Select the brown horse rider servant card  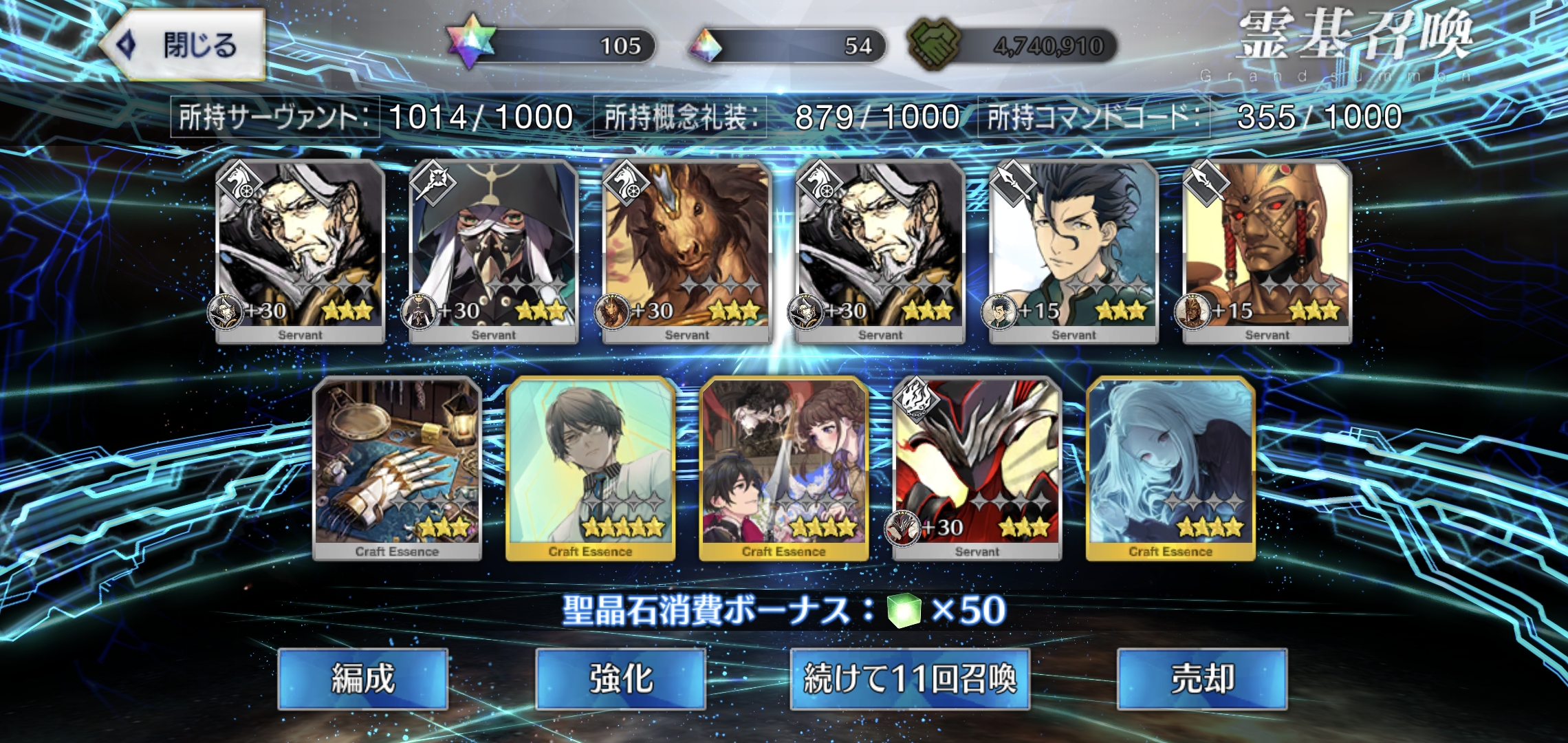[686, 251]
